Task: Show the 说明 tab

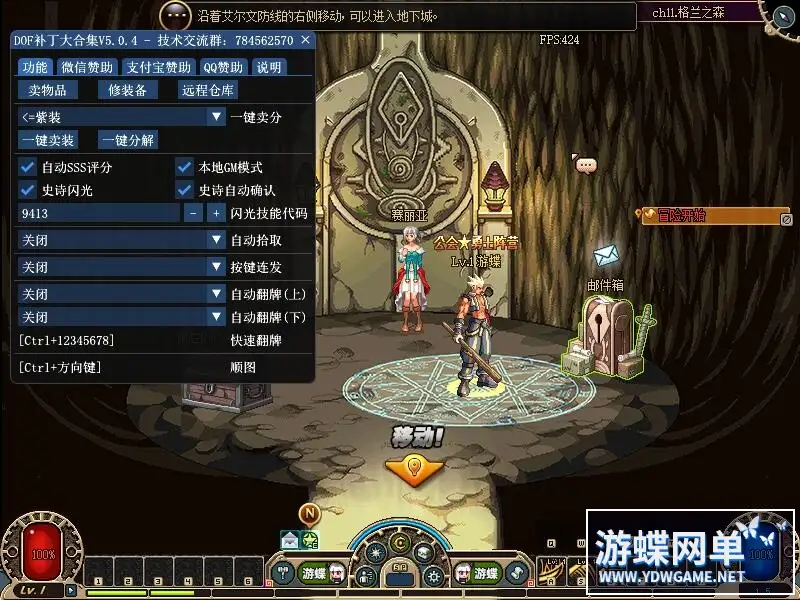Action: pyautogui.click(x=268, y=67)
